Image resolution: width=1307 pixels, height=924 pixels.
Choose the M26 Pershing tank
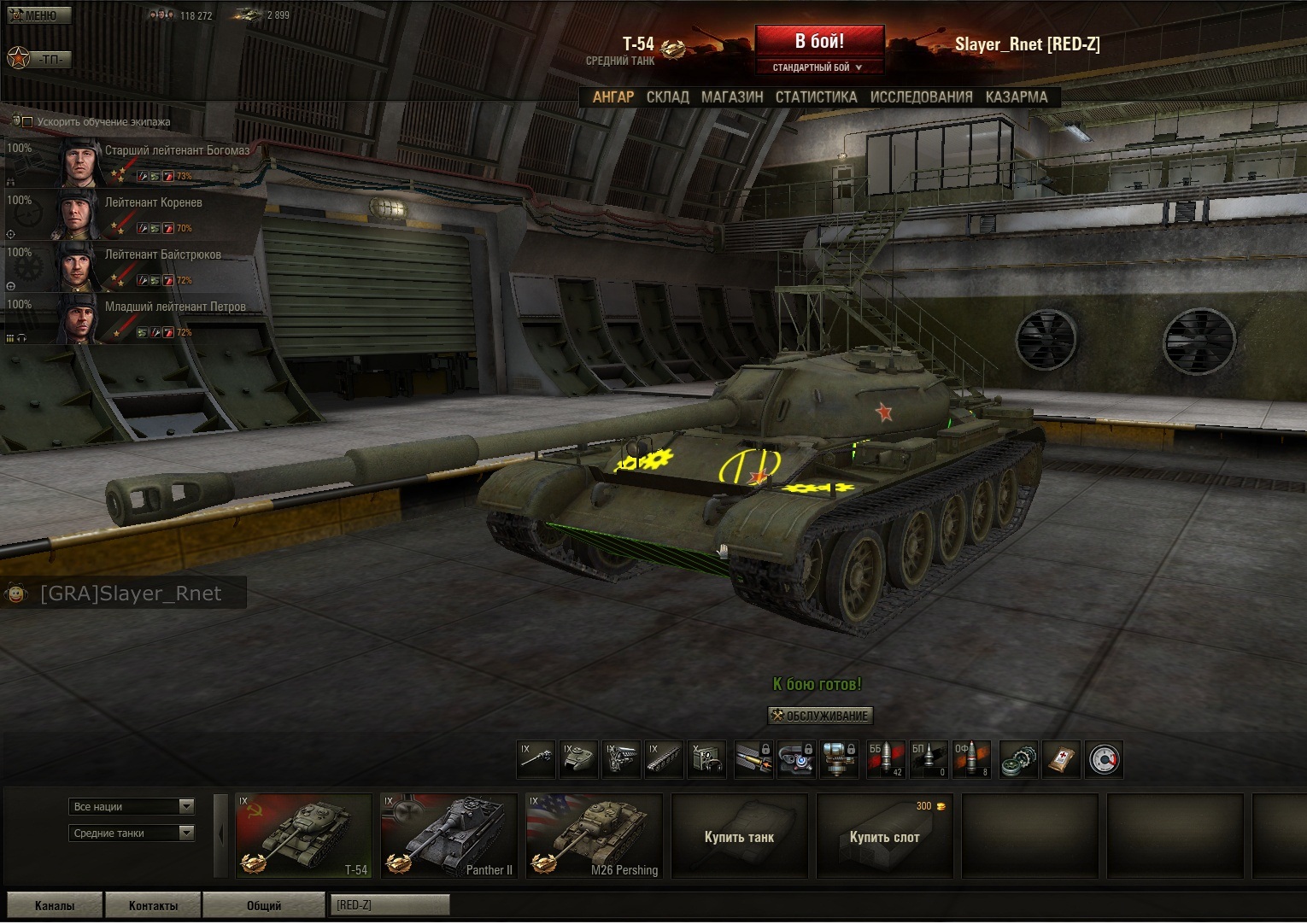(x=594, y=836)
